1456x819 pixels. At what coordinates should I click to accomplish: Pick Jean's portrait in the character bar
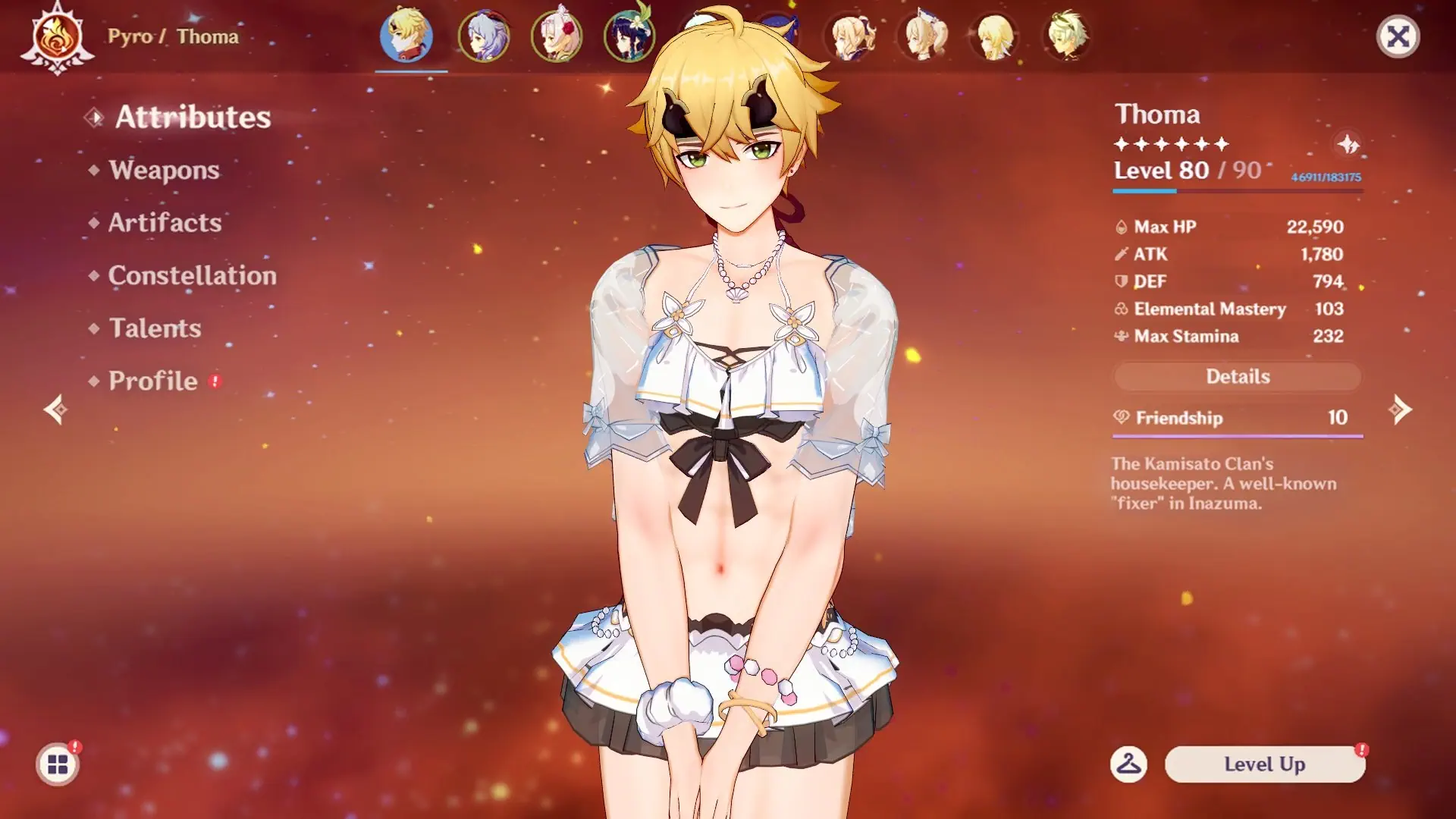click(x=852, y=36)
